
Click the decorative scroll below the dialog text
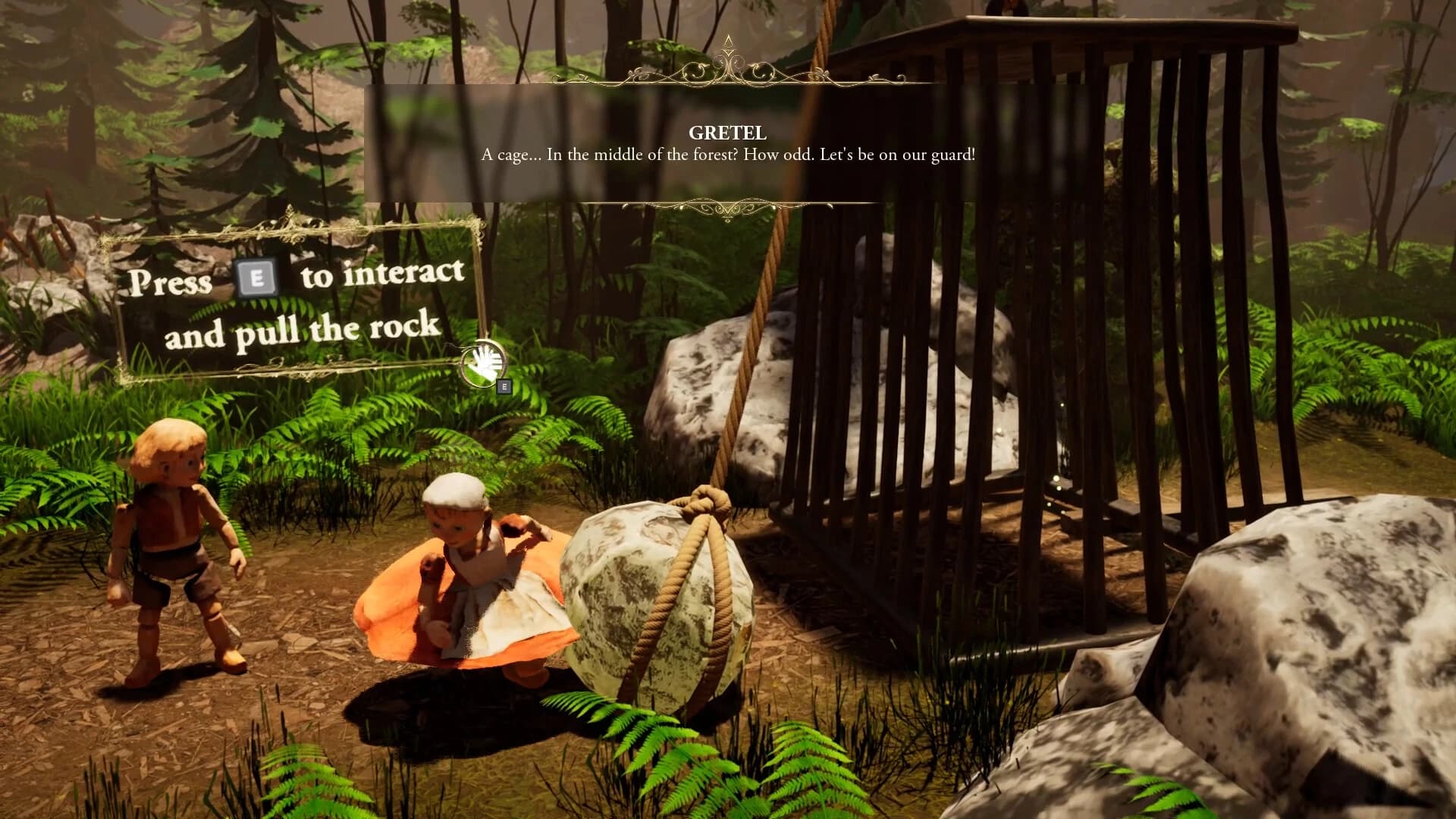728,205
